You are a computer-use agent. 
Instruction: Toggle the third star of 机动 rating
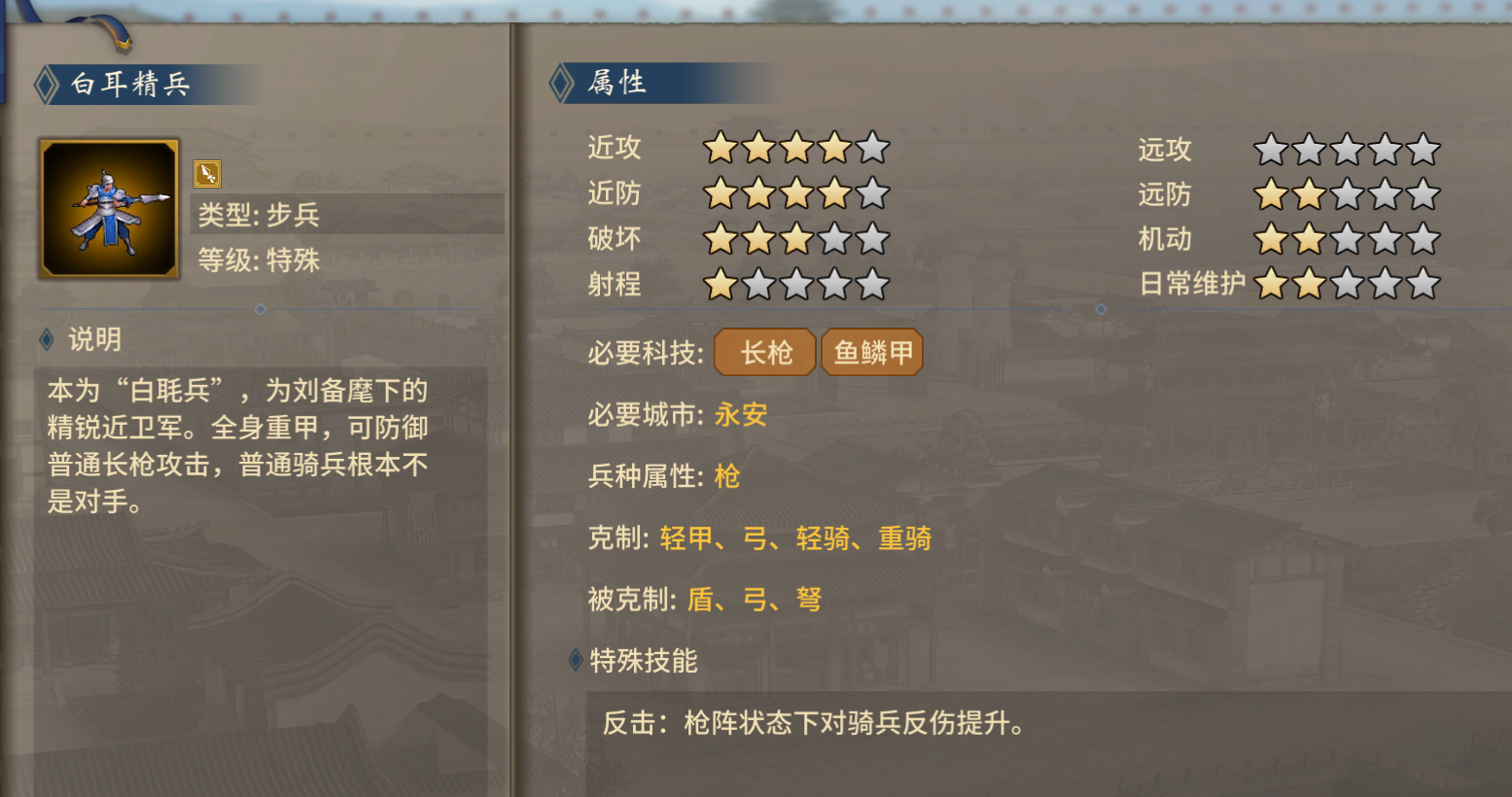coord(1347,238)
